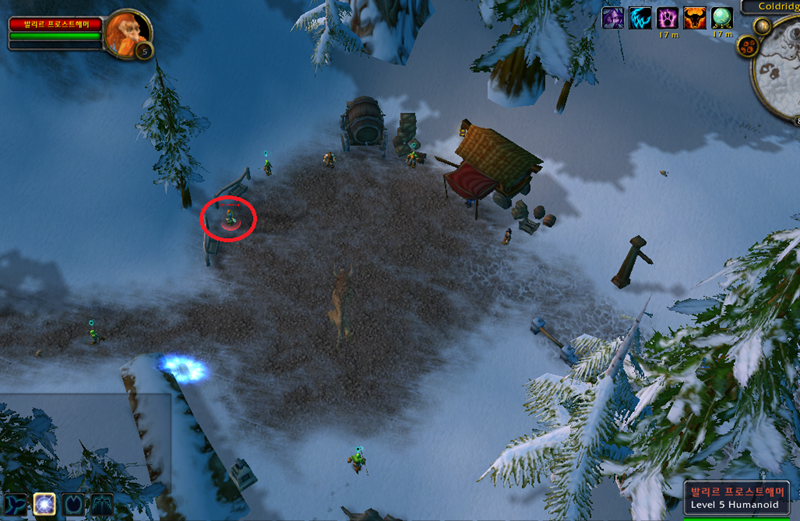Select the fiery bull head buff icon
This screenshot has height=521, width=800.
click(x=695, y=18)
